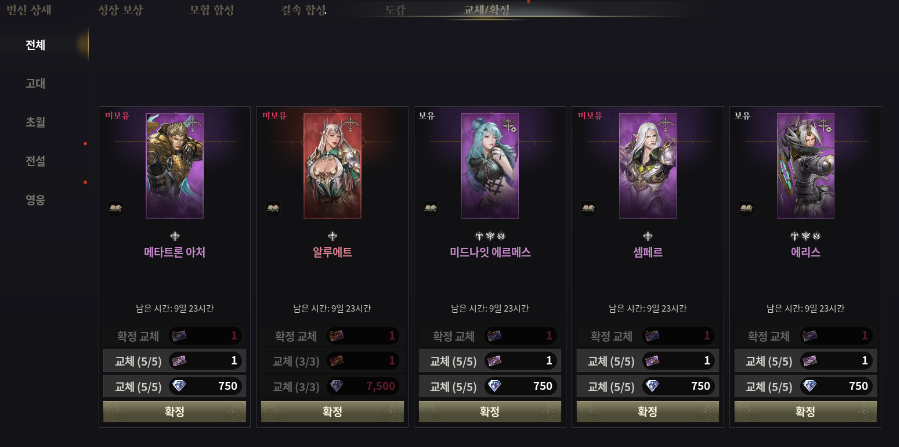Open the 도감 tab
899x447 pixels.
pyautogui.click(x=395, y=10)
